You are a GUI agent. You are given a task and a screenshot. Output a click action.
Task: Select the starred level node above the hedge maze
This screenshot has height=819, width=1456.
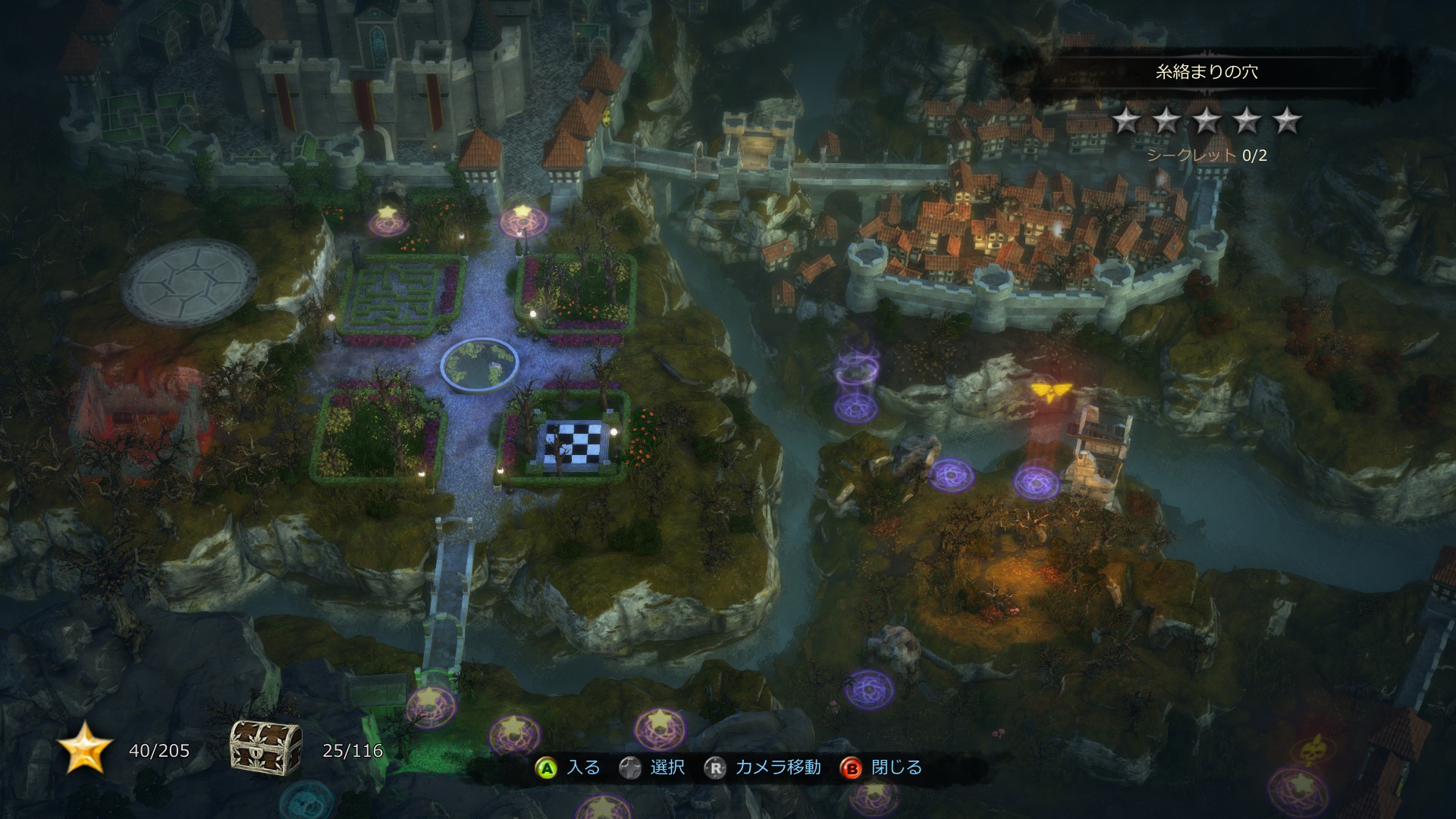tap(388, 222)
